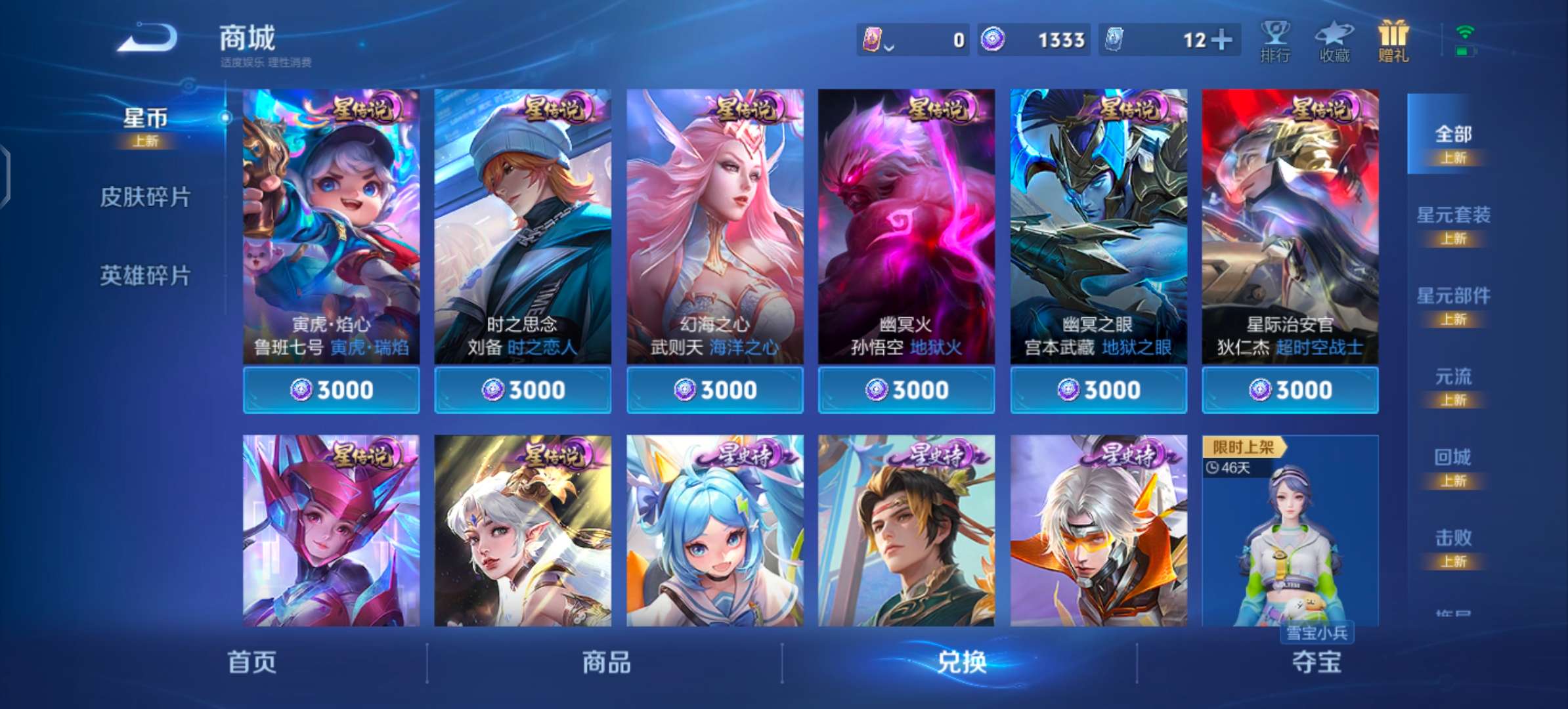Open the 收藏 favorites star icon
1568x709 pixels.
pos(1334,39)
